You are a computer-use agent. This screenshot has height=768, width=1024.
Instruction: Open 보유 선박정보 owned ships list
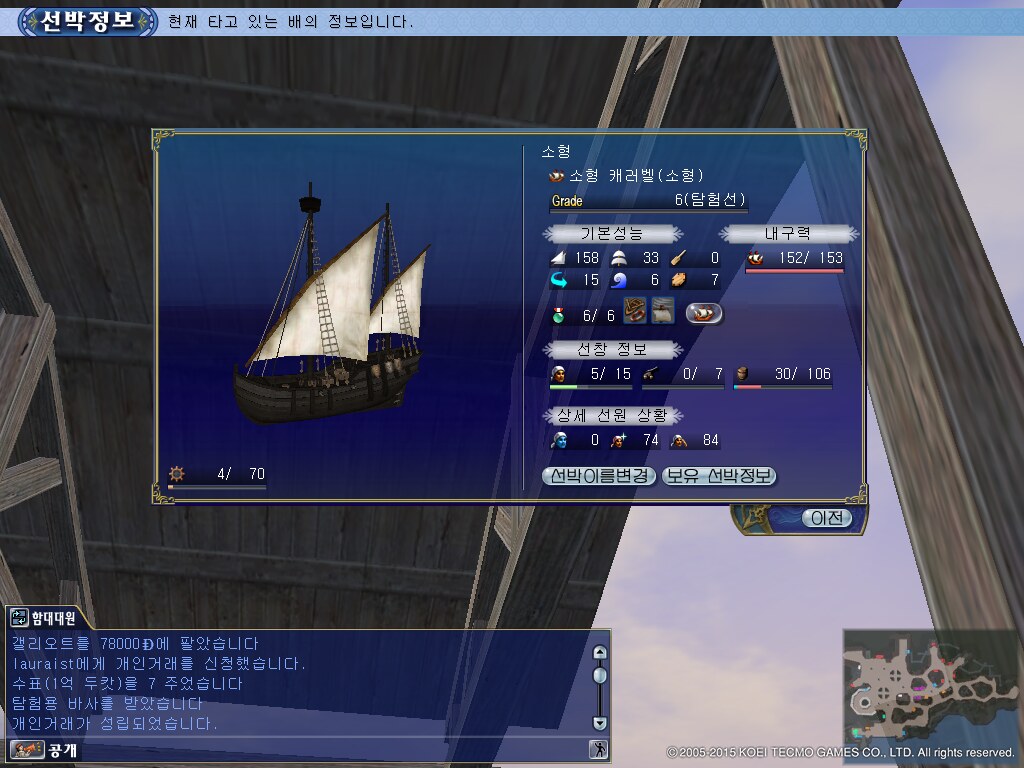click(x=719, y=476)
